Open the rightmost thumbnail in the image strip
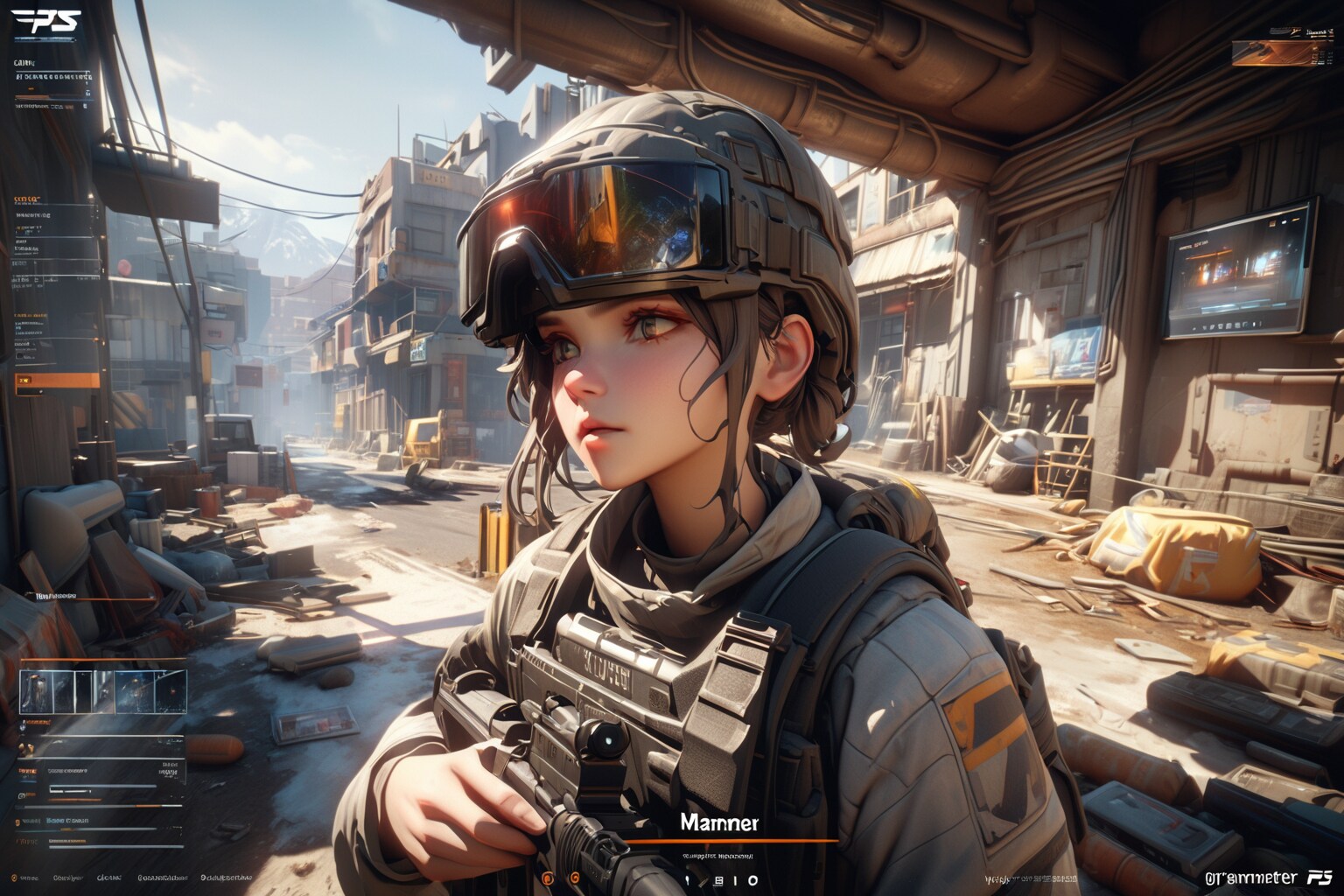The height and width of the screenshot is (896, 1344). [x=171, y=691]
